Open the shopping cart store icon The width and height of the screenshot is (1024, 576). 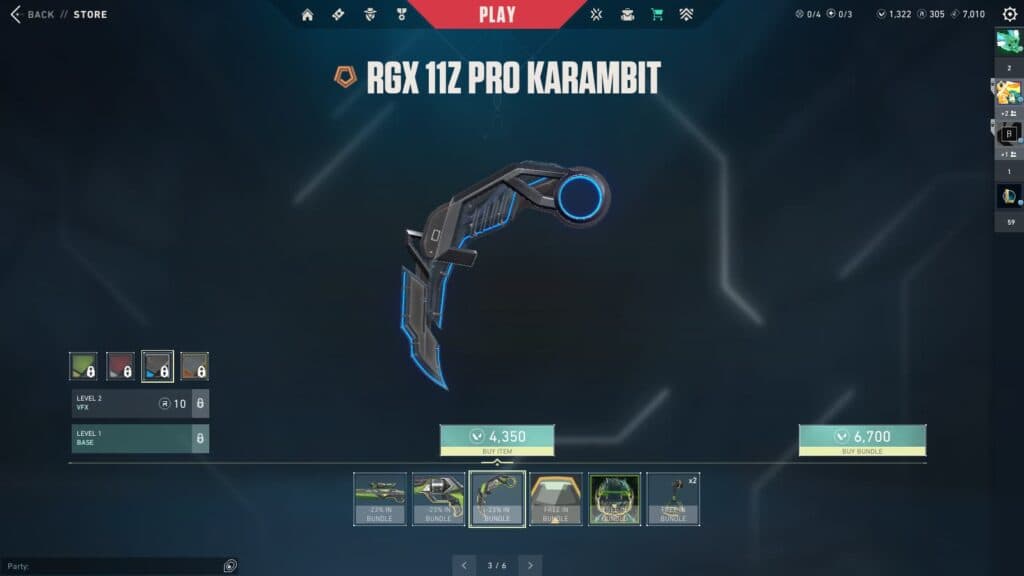click(x=657, y=14)
